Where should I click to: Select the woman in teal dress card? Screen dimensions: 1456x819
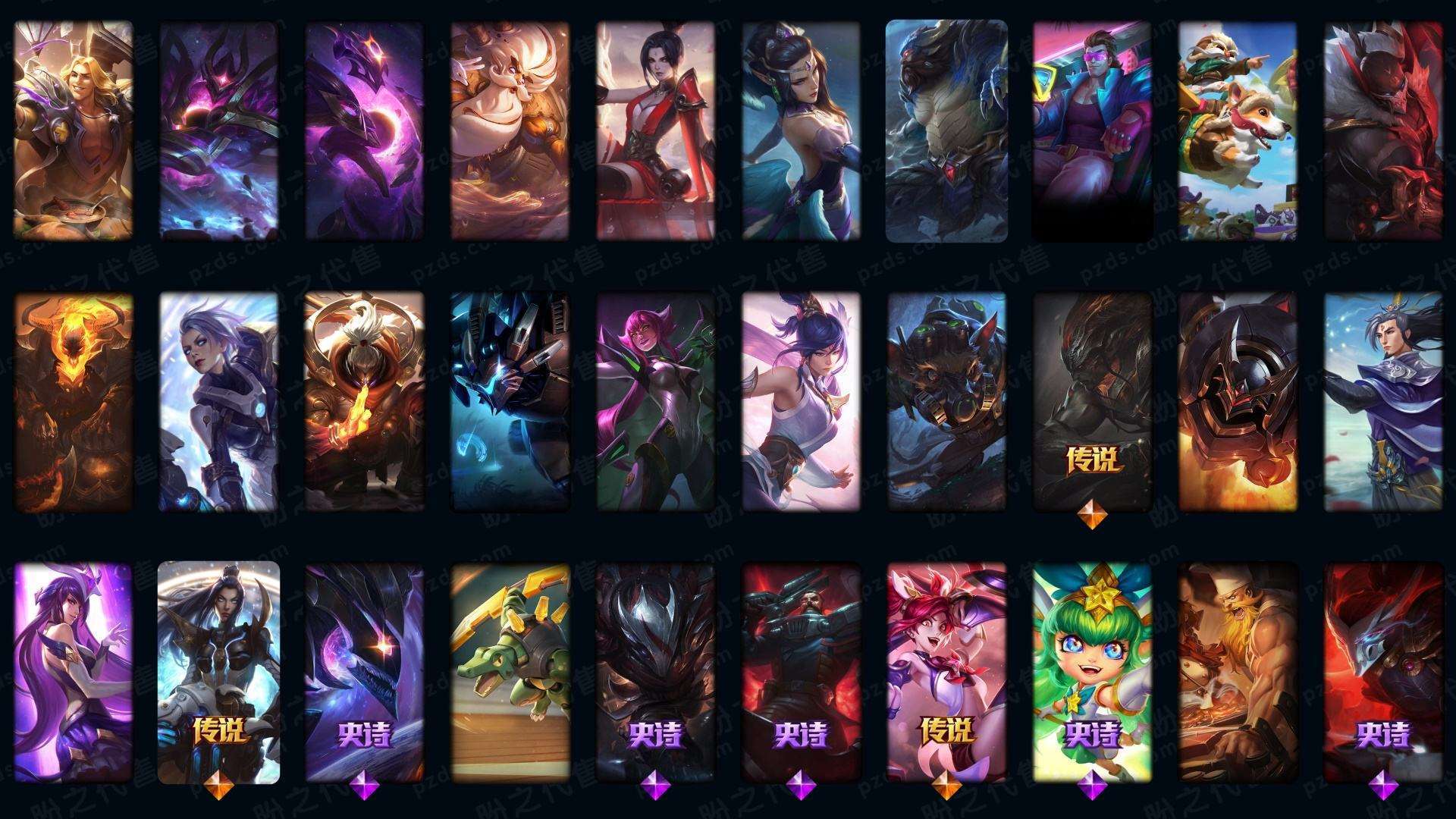pos(801,130)
